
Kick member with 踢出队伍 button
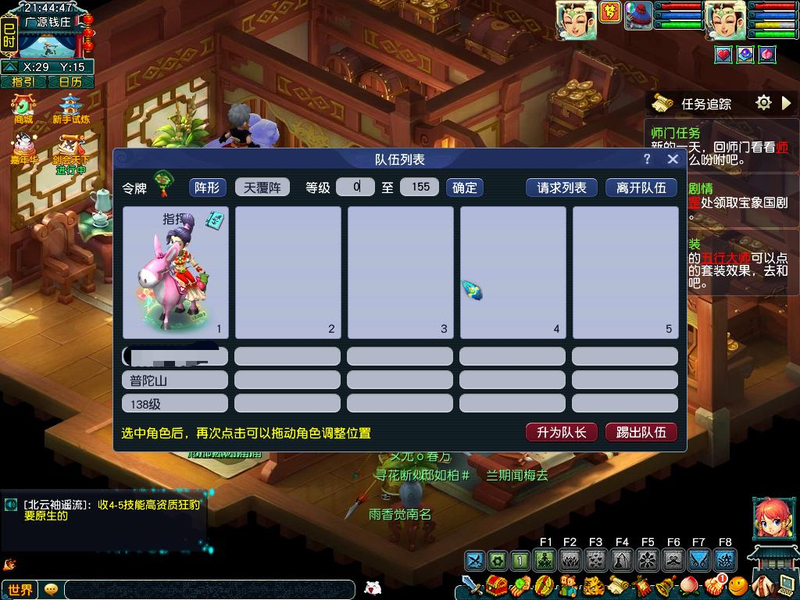pos(641,432)
